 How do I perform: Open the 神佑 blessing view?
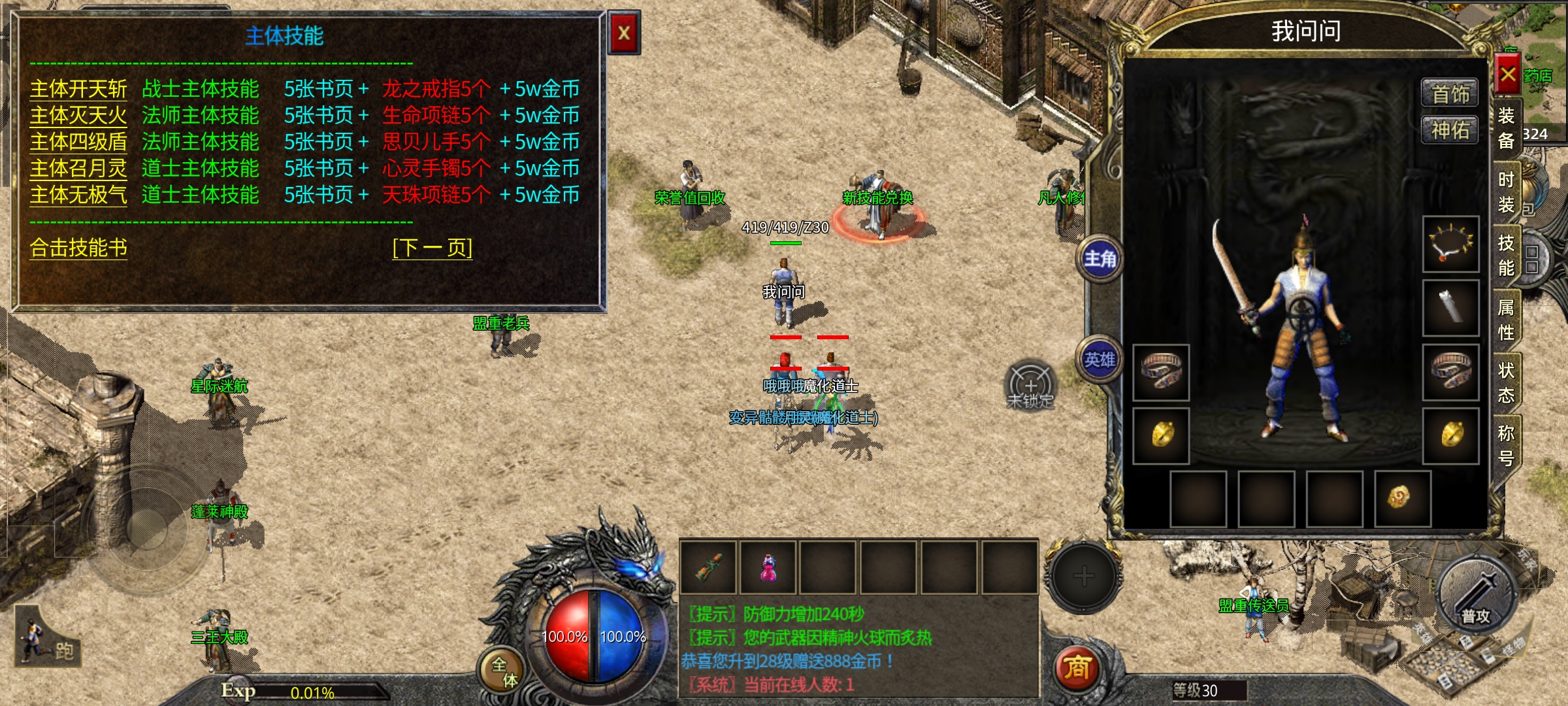(1450, 130)
